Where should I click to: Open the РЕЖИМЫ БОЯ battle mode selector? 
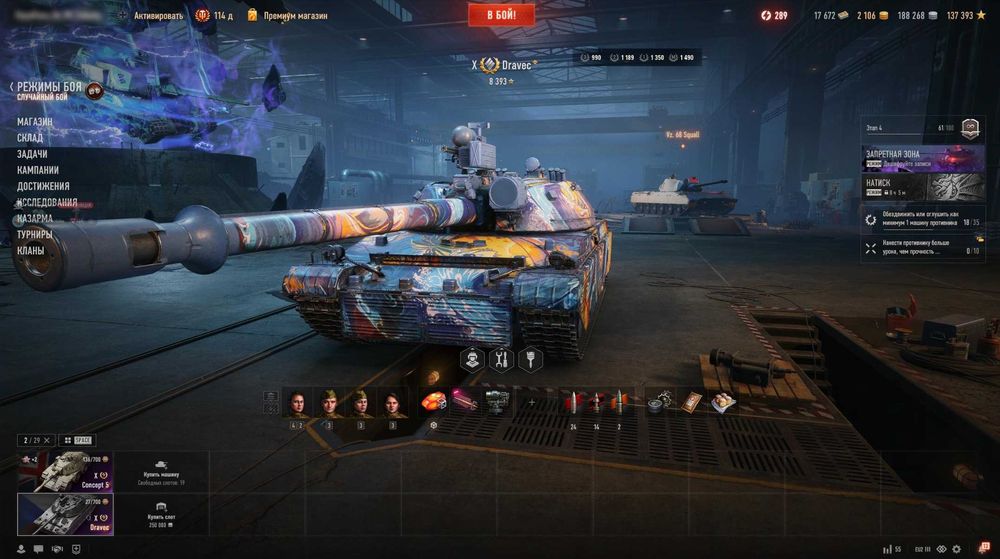[48, 88]
